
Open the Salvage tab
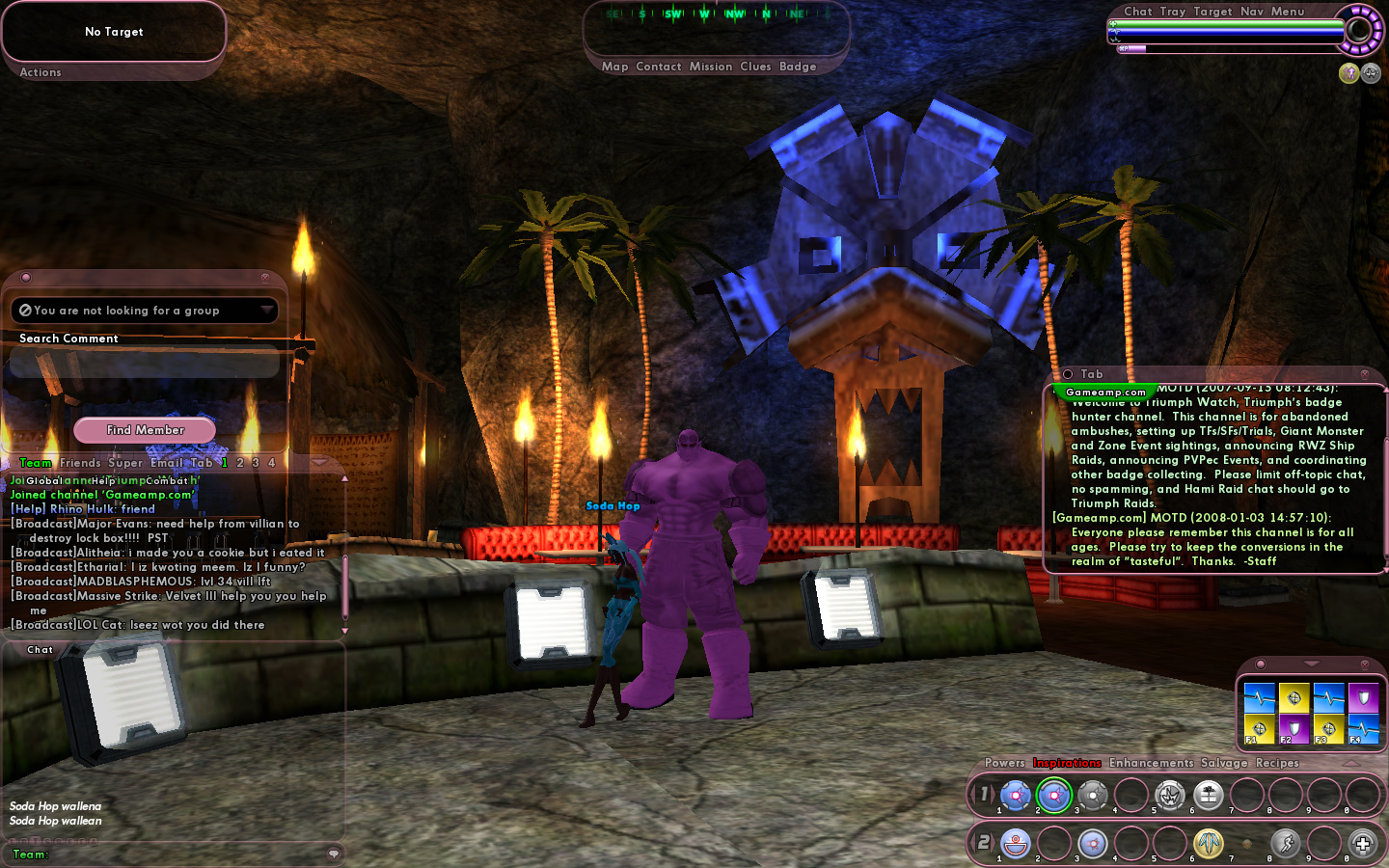pyautogui.click(x=1225, y=763)
